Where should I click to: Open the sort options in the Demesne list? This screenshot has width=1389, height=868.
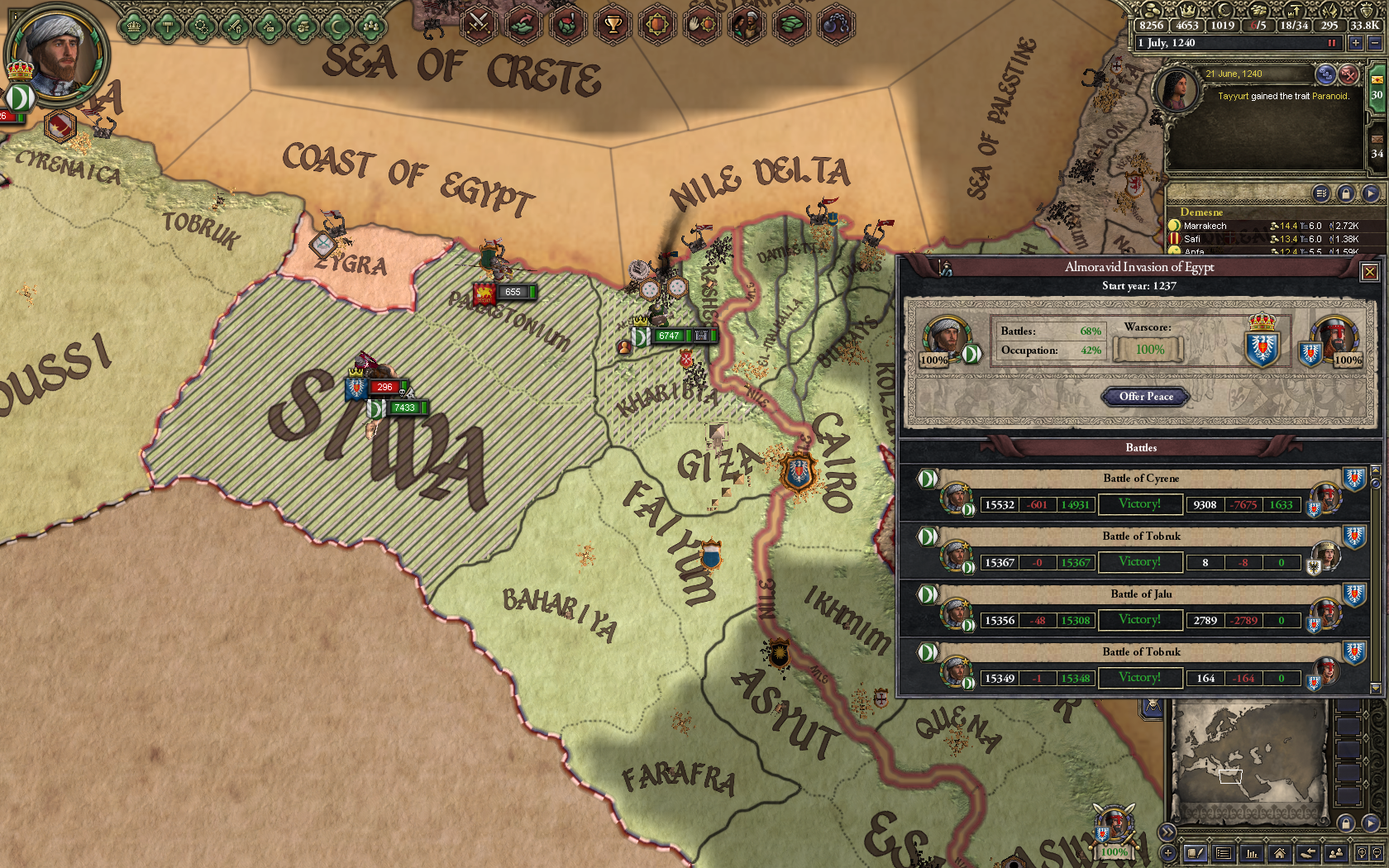click(1322, 193)
